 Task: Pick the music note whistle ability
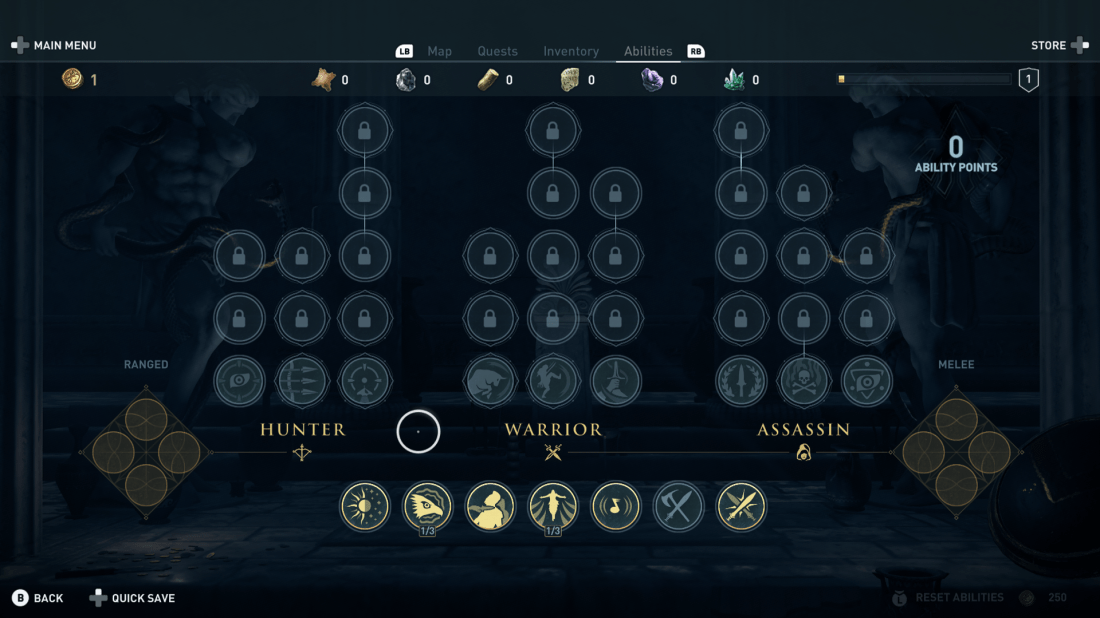coord(615,507)
